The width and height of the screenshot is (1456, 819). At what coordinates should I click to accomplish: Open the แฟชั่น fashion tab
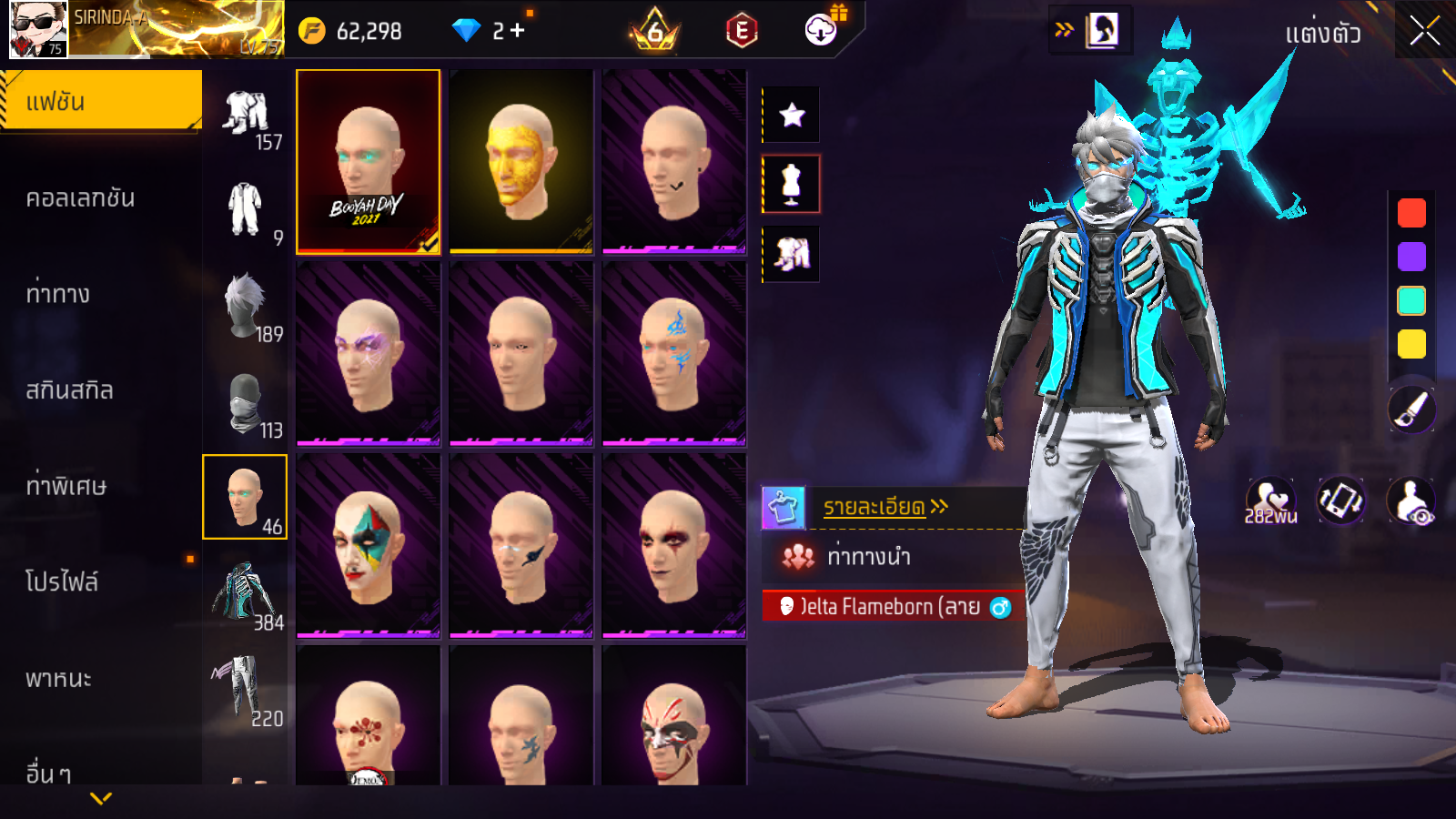point(100,101)
